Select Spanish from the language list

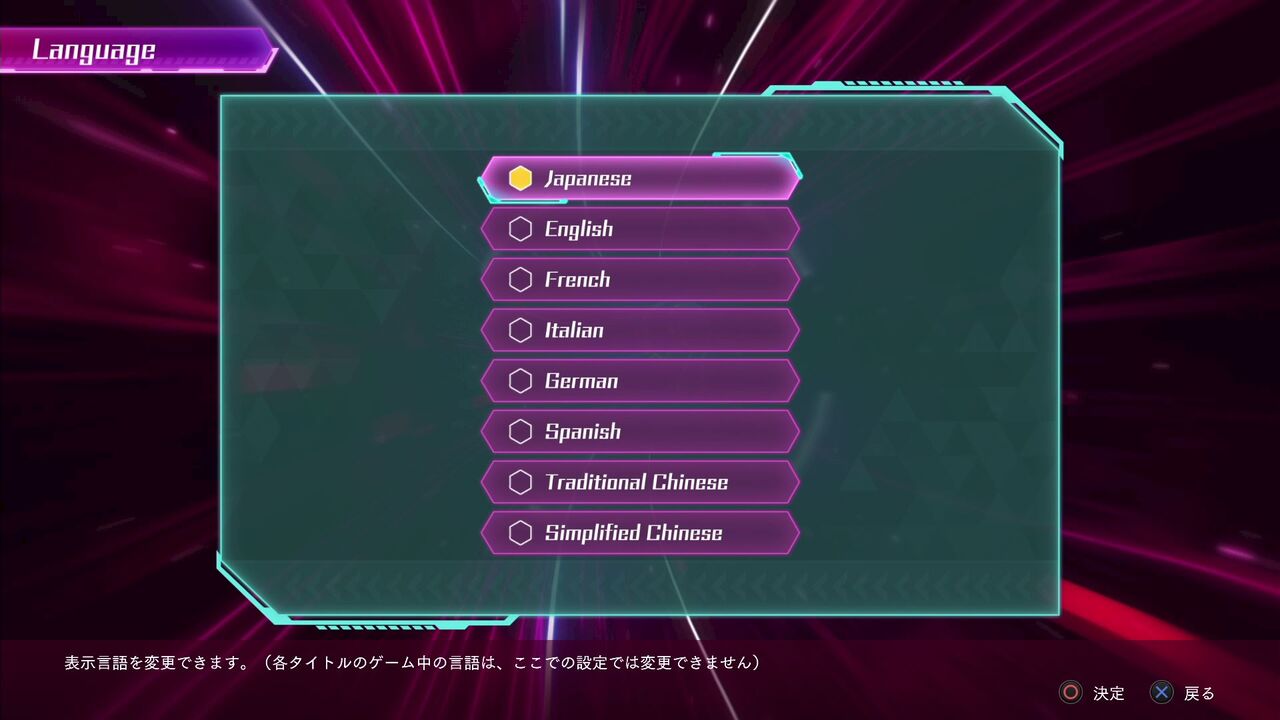pyautogui.click(x=640, y=431)
